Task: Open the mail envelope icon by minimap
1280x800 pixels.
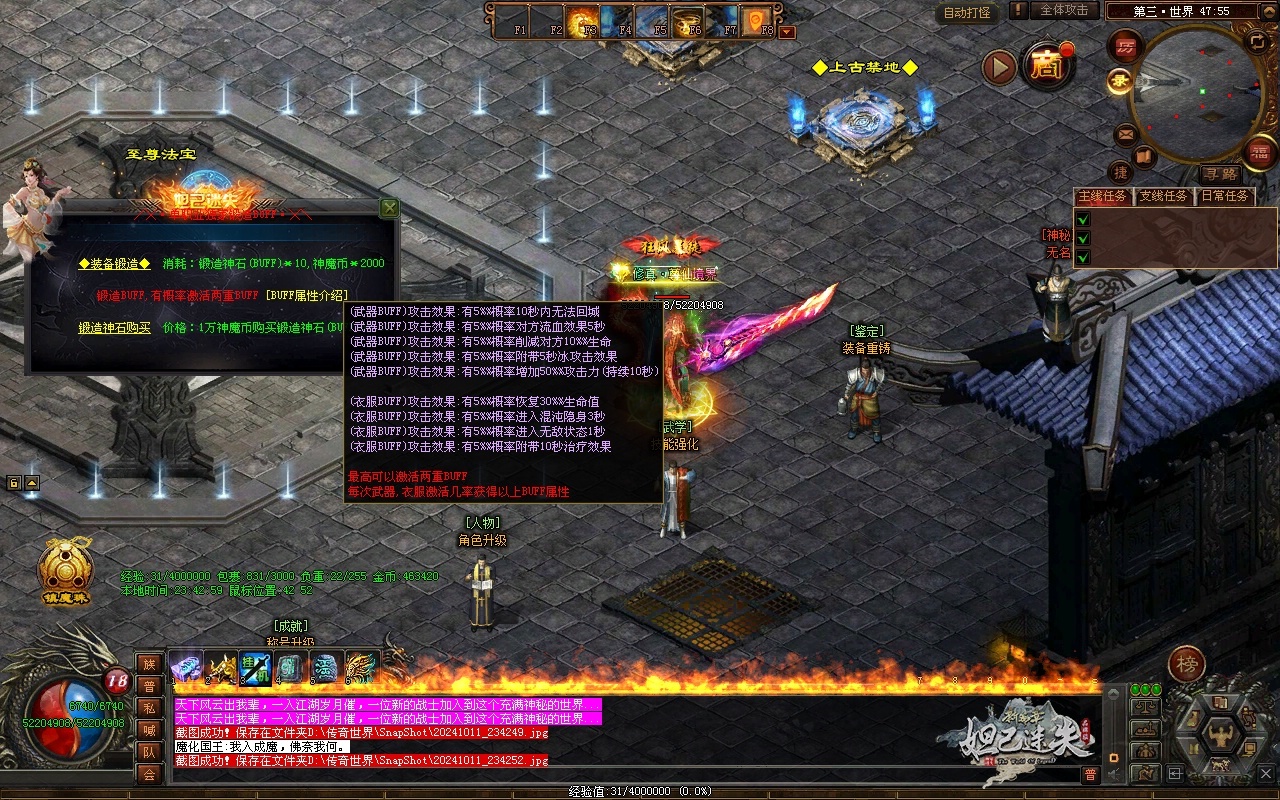Action: [1125, 133]
